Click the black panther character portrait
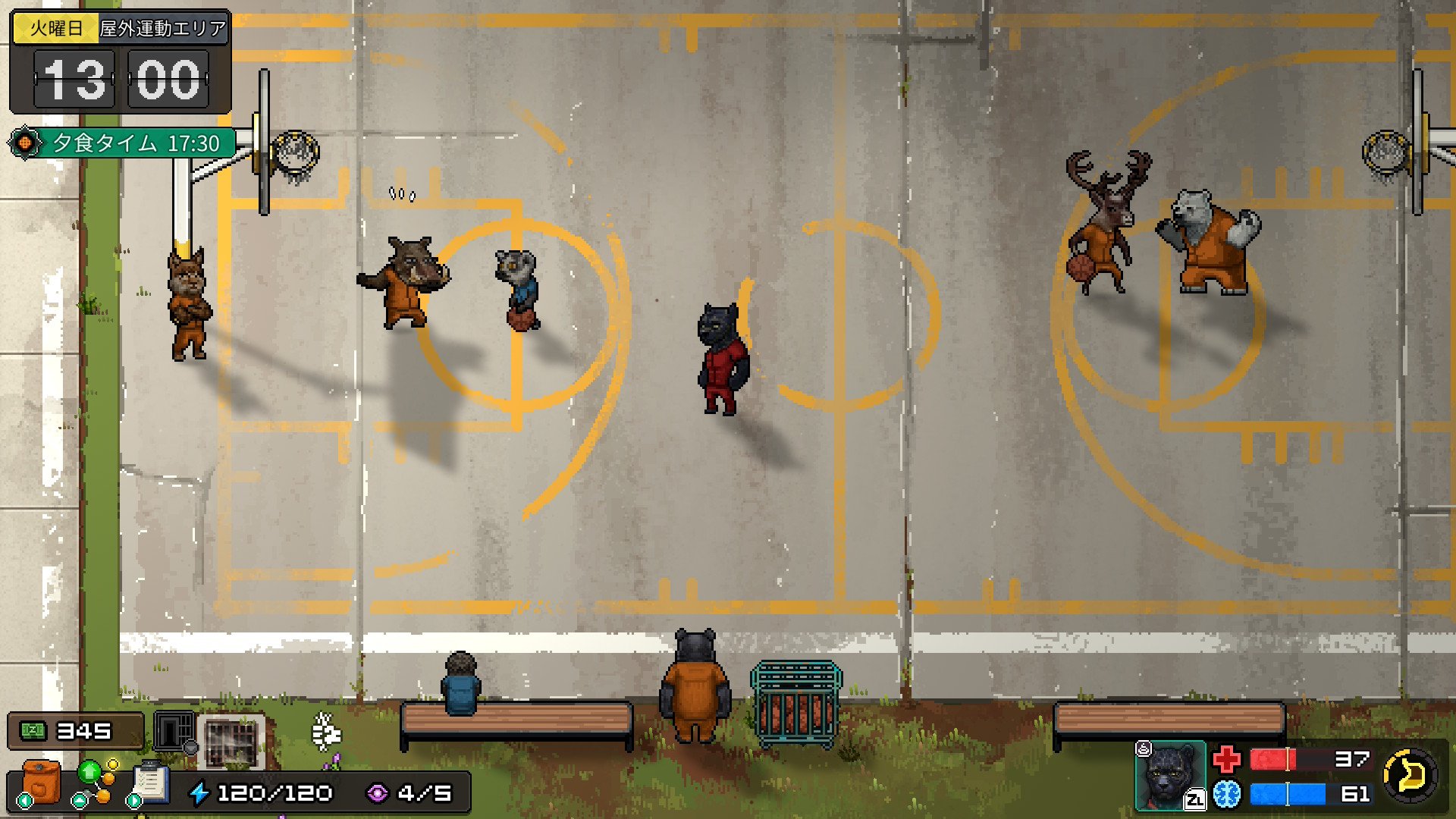The width and height of the screenshot is (1456, 819). click(1170, 774)
